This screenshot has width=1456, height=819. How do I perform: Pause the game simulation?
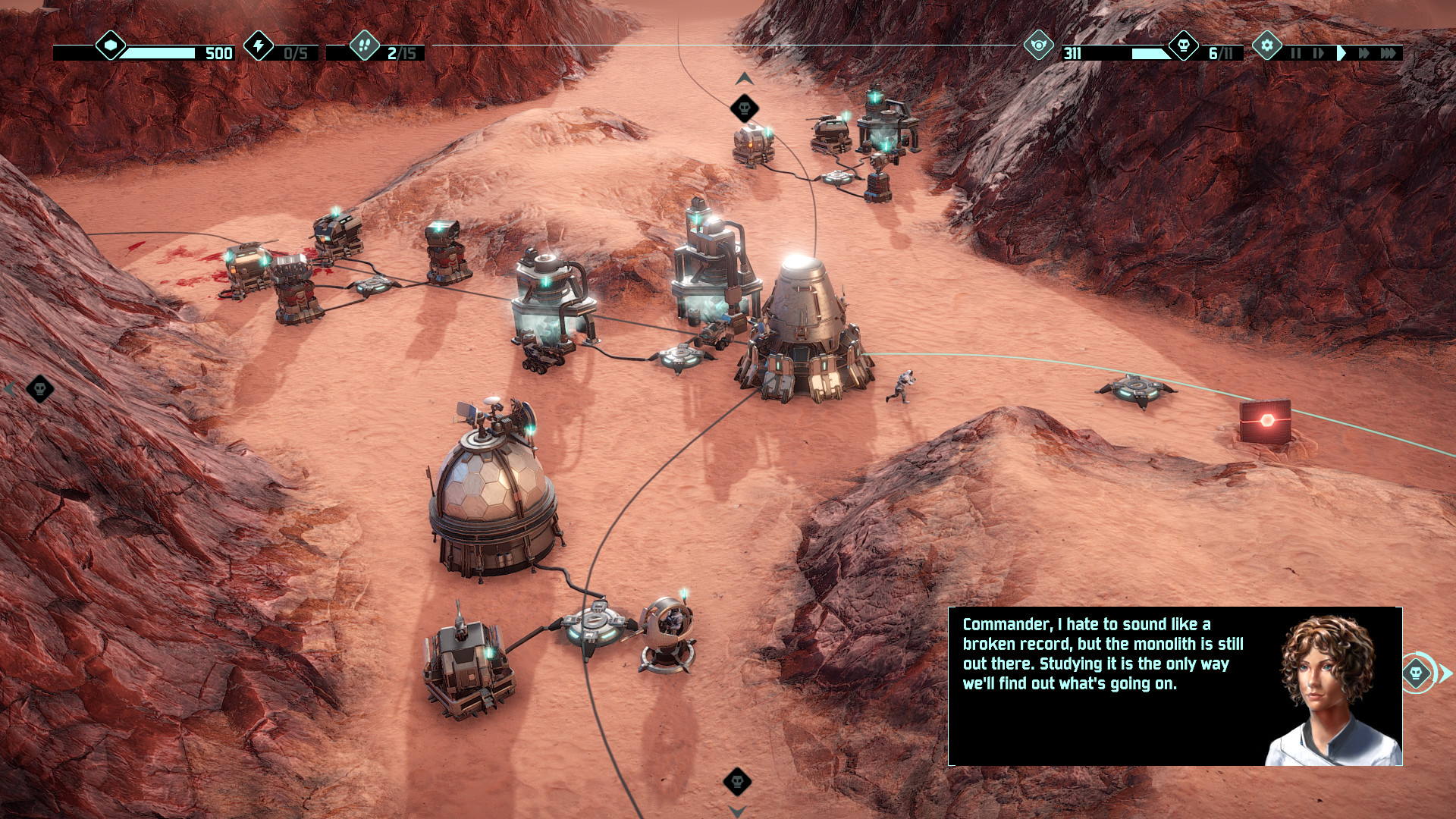[x=1296, y=52]
